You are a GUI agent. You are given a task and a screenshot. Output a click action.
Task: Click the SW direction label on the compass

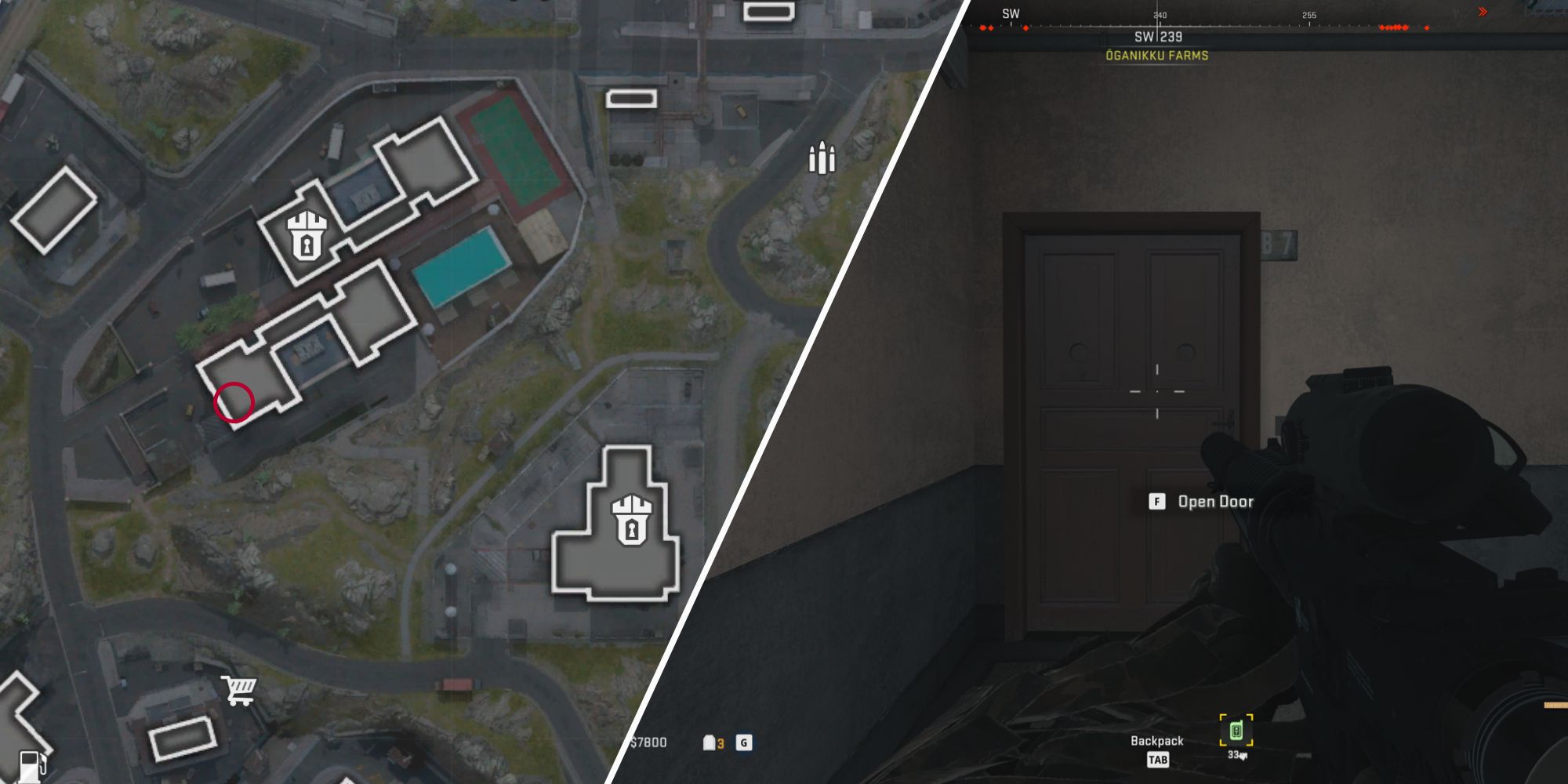click(x=1011, y=13)
